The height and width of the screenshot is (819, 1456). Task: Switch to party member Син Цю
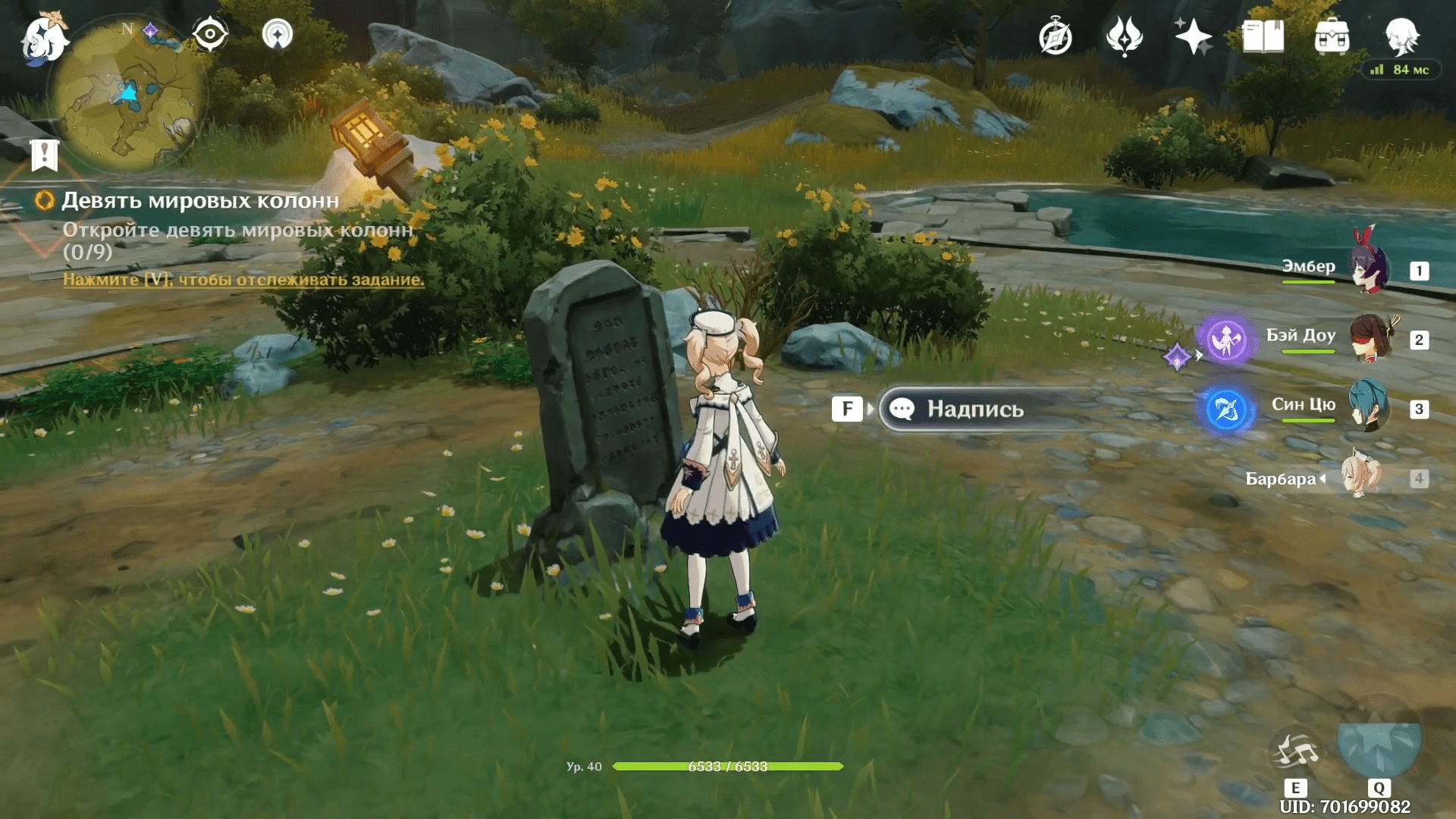(1369, 407)
